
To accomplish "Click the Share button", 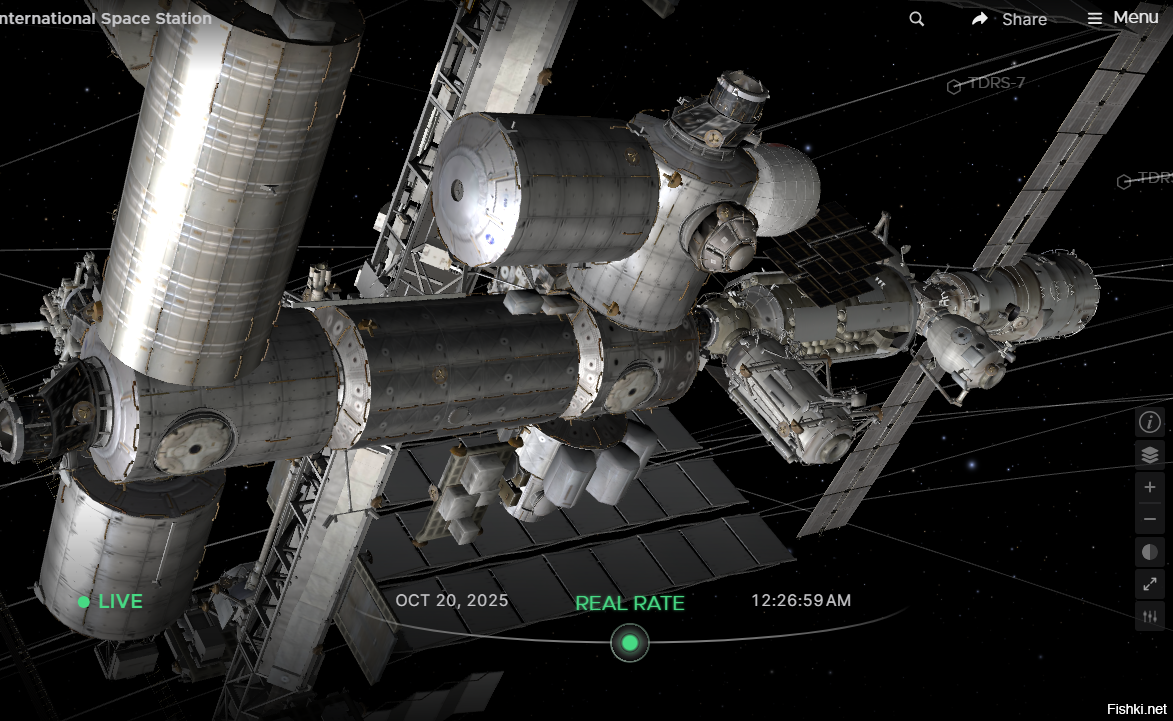I will coord(1009,19).
